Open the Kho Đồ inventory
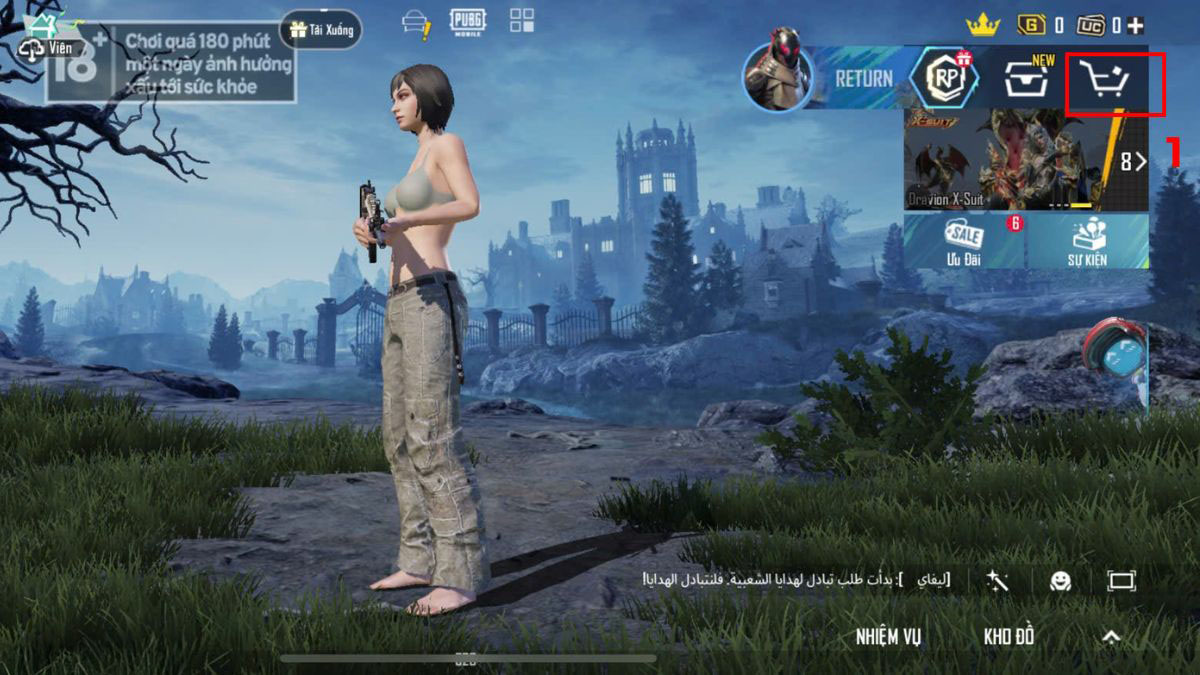 (x=1008, y=637)
